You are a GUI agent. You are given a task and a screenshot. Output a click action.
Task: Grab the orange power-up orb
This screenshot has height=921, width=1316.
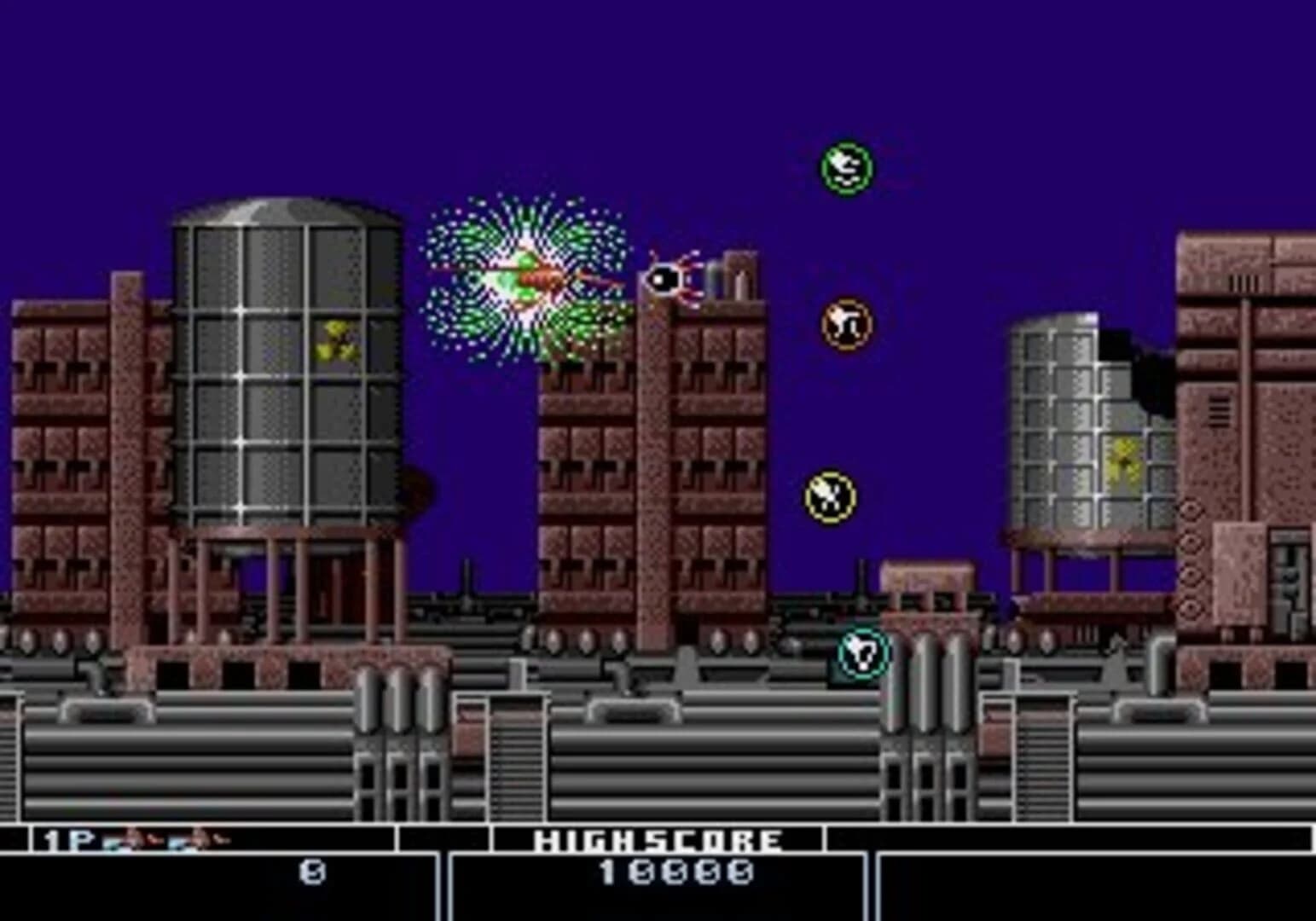844,322
